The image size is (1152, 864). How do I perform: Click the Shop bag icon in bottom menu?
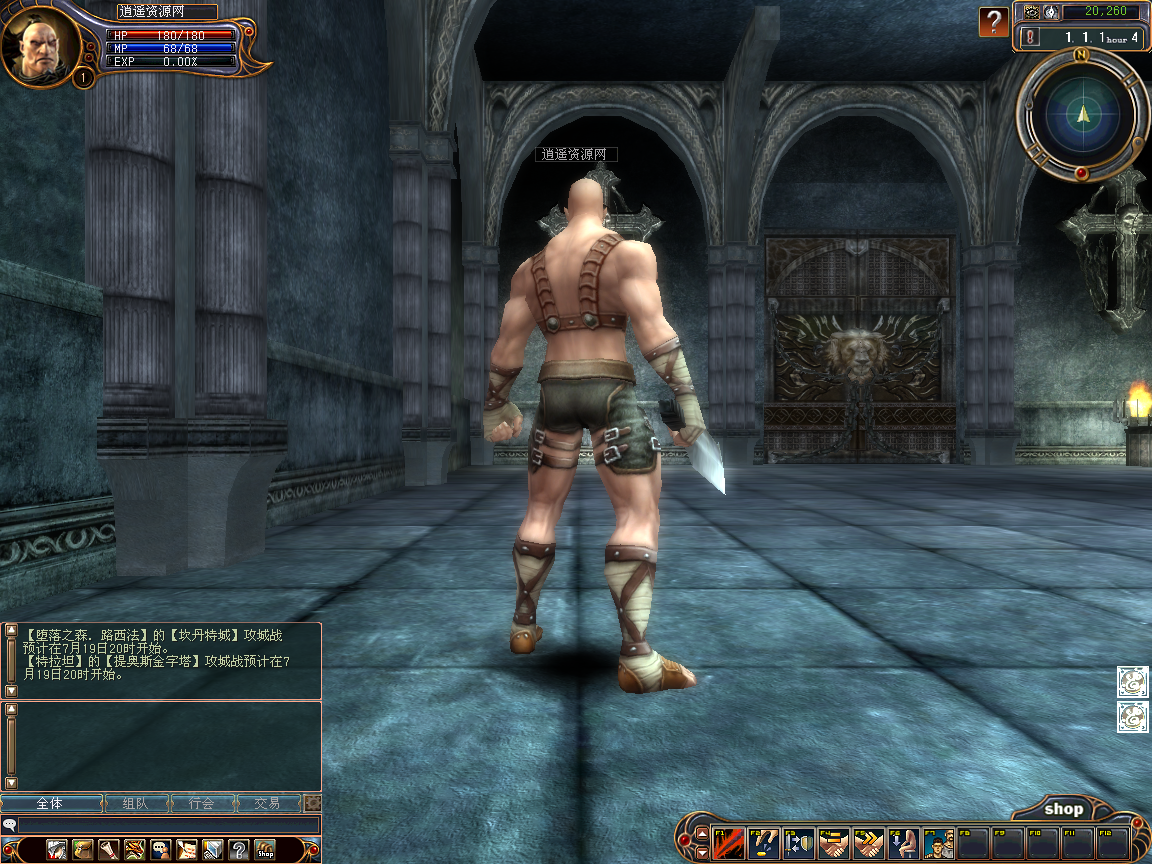[265, 849]
